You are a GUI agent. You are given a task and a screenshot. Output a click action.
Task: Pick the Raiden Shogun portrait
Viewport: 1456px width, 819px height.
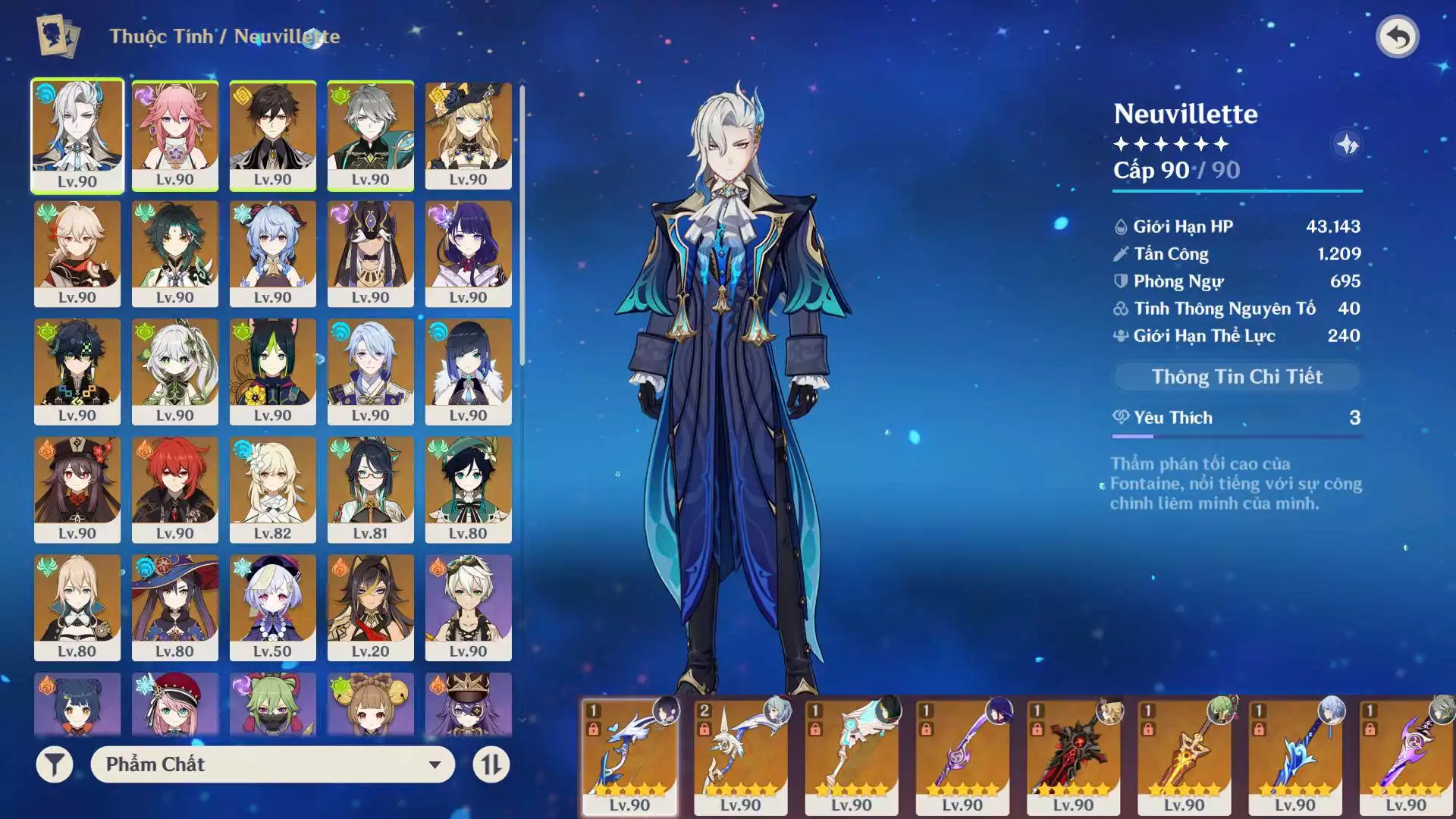coord(468,253)
